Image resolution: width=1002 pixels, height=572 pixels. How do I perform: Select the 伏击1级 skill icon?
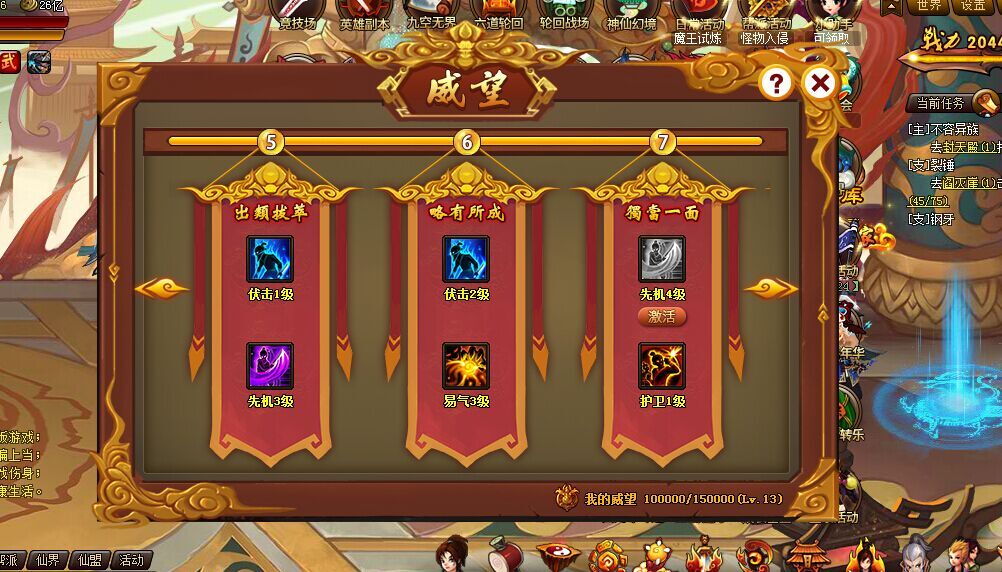pos(270,259)
